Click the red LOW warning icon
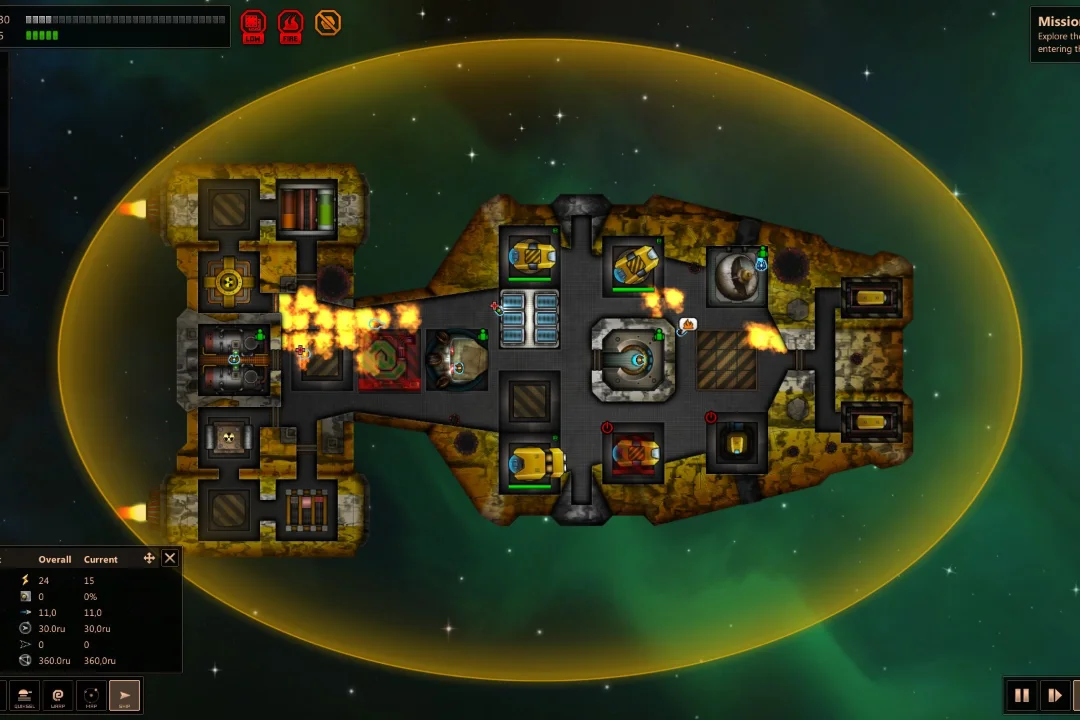Viewport: 1080px width, 720px height. [253, 24]
